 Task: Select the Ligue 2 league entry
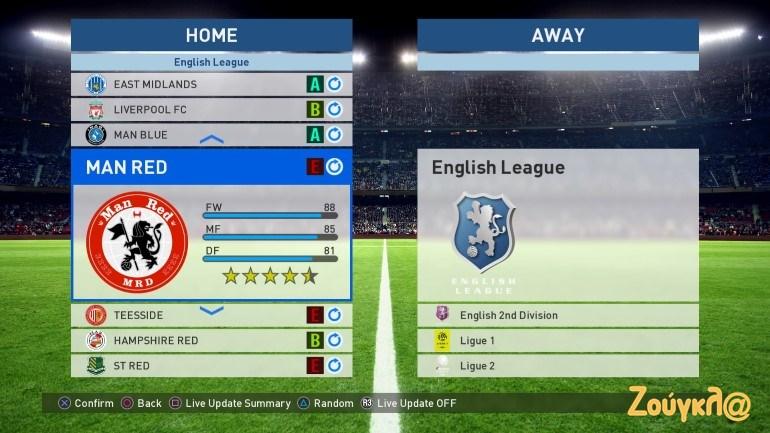556,366
